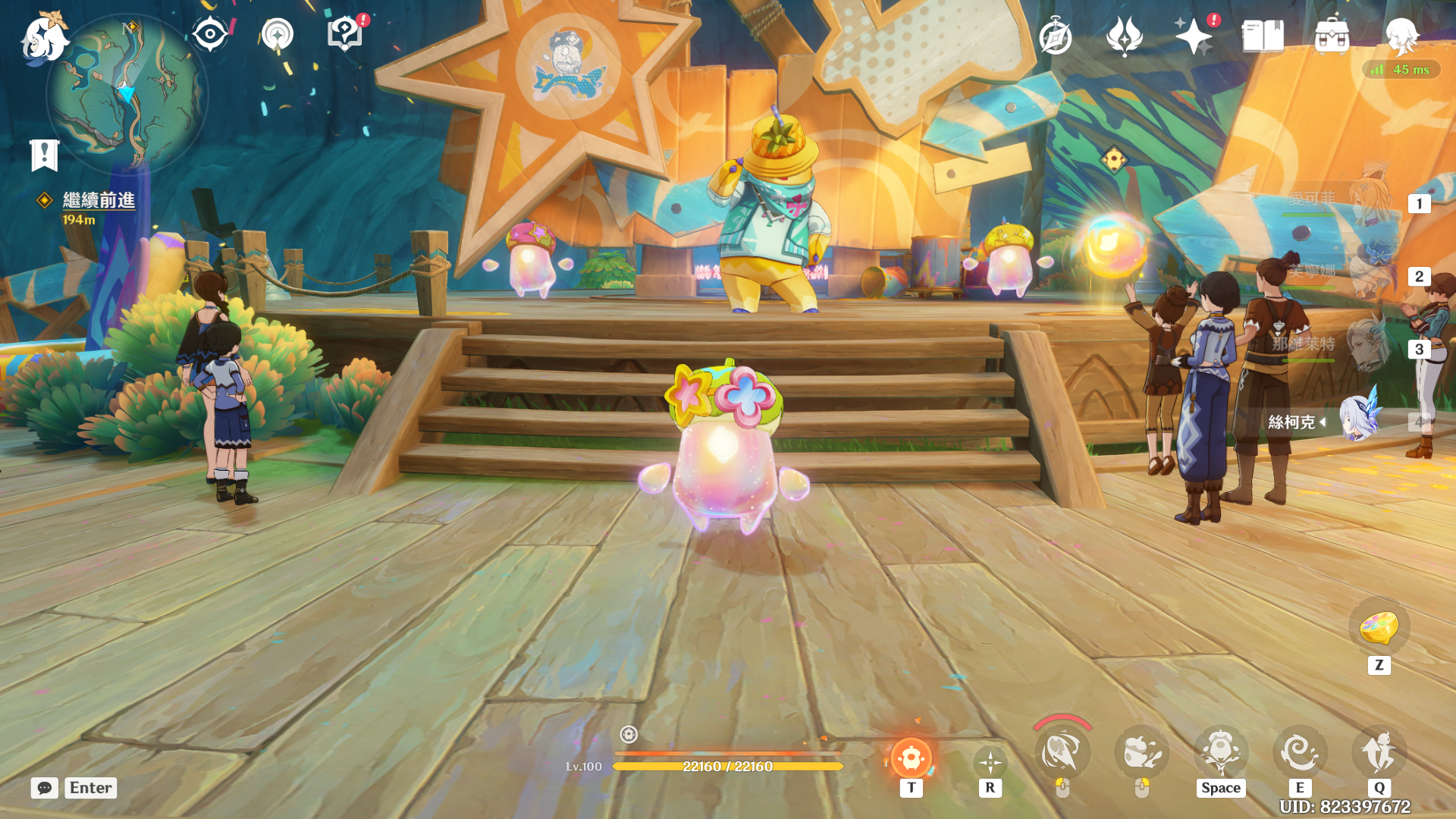Select the 繼續前進 quest tracker
The image size is (1456, 819).
[99, 200]
